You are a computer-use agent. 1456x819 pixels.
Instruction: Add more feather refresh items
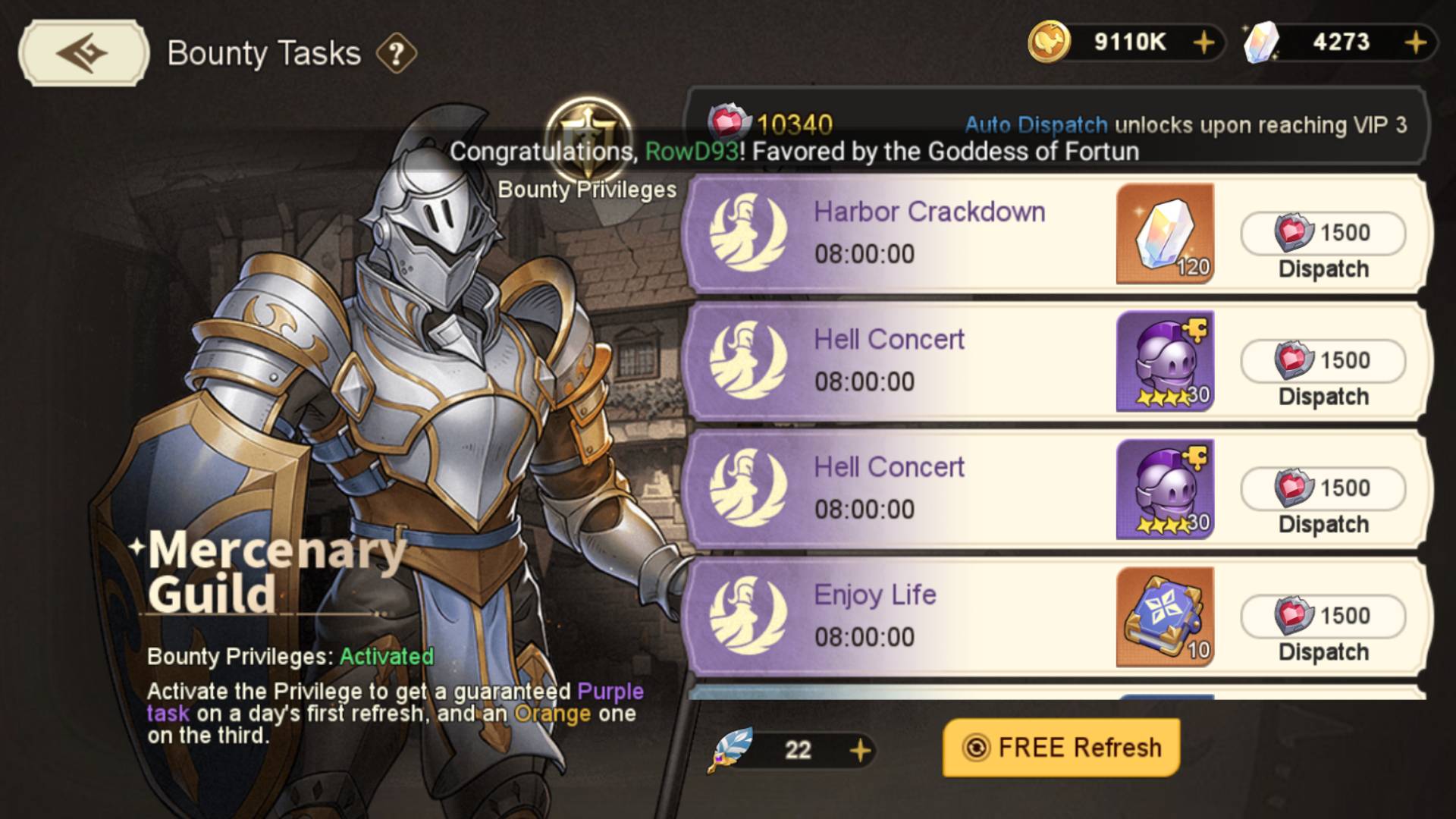pyautogui.click(x=860, y=751)
